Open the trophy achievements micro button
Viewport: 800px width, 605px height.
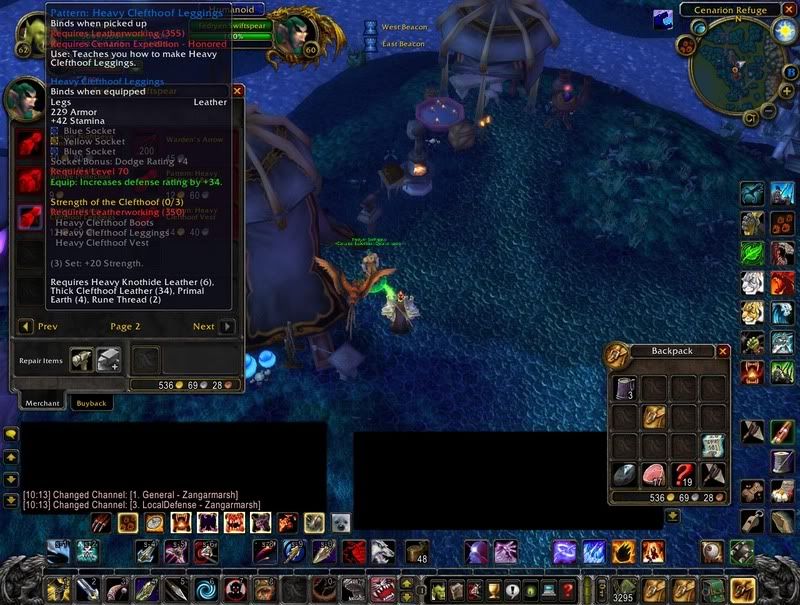494,590
